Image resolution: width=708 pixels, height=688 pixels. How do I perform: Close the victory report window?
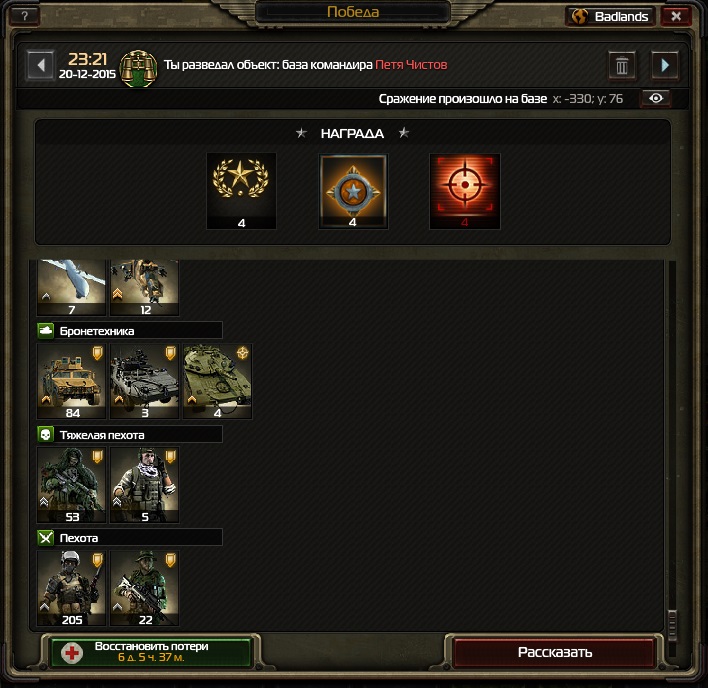(676, 16)
